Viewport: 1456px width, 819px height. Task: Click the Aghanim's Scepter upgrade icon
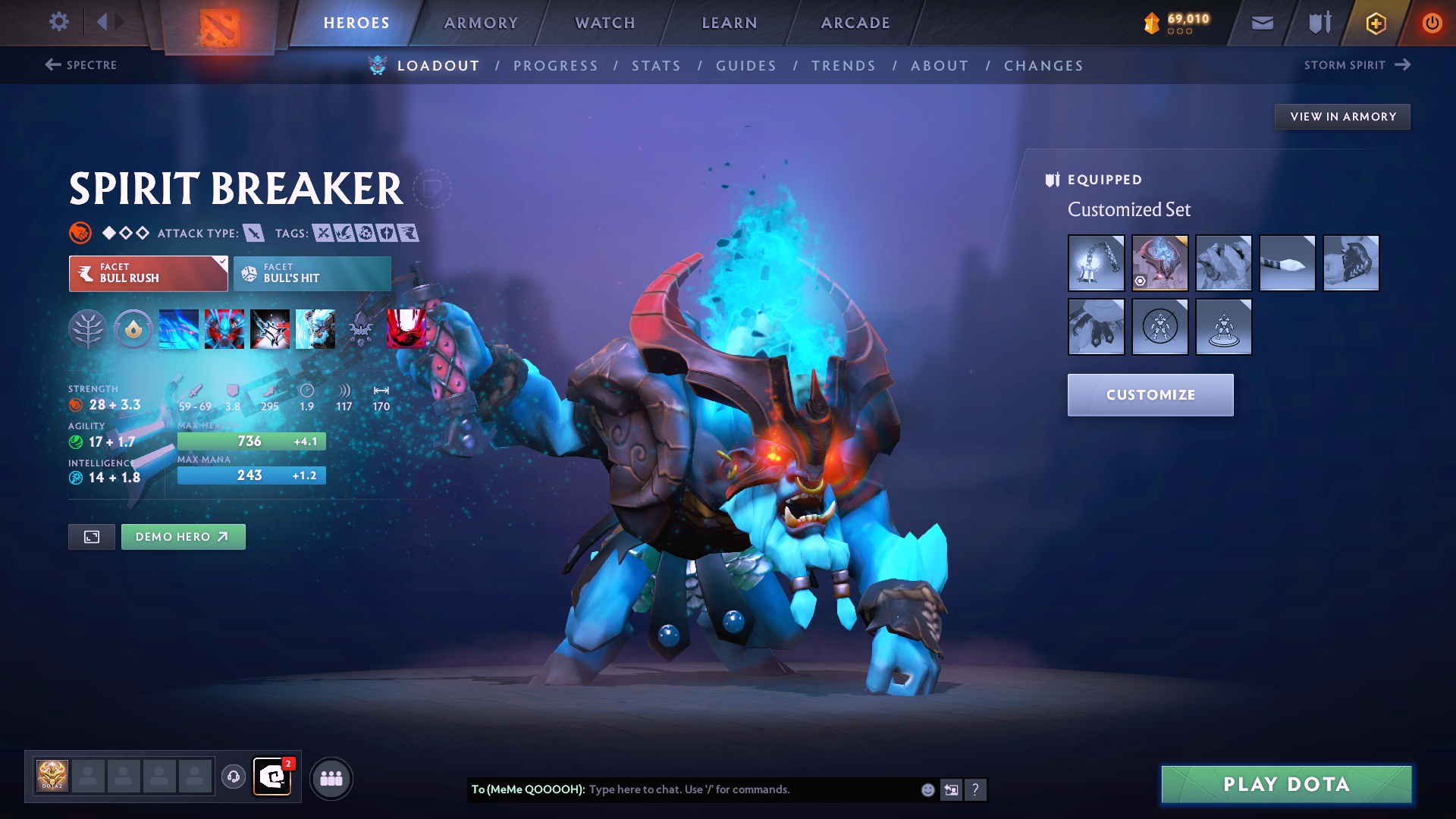click(361, 329)
